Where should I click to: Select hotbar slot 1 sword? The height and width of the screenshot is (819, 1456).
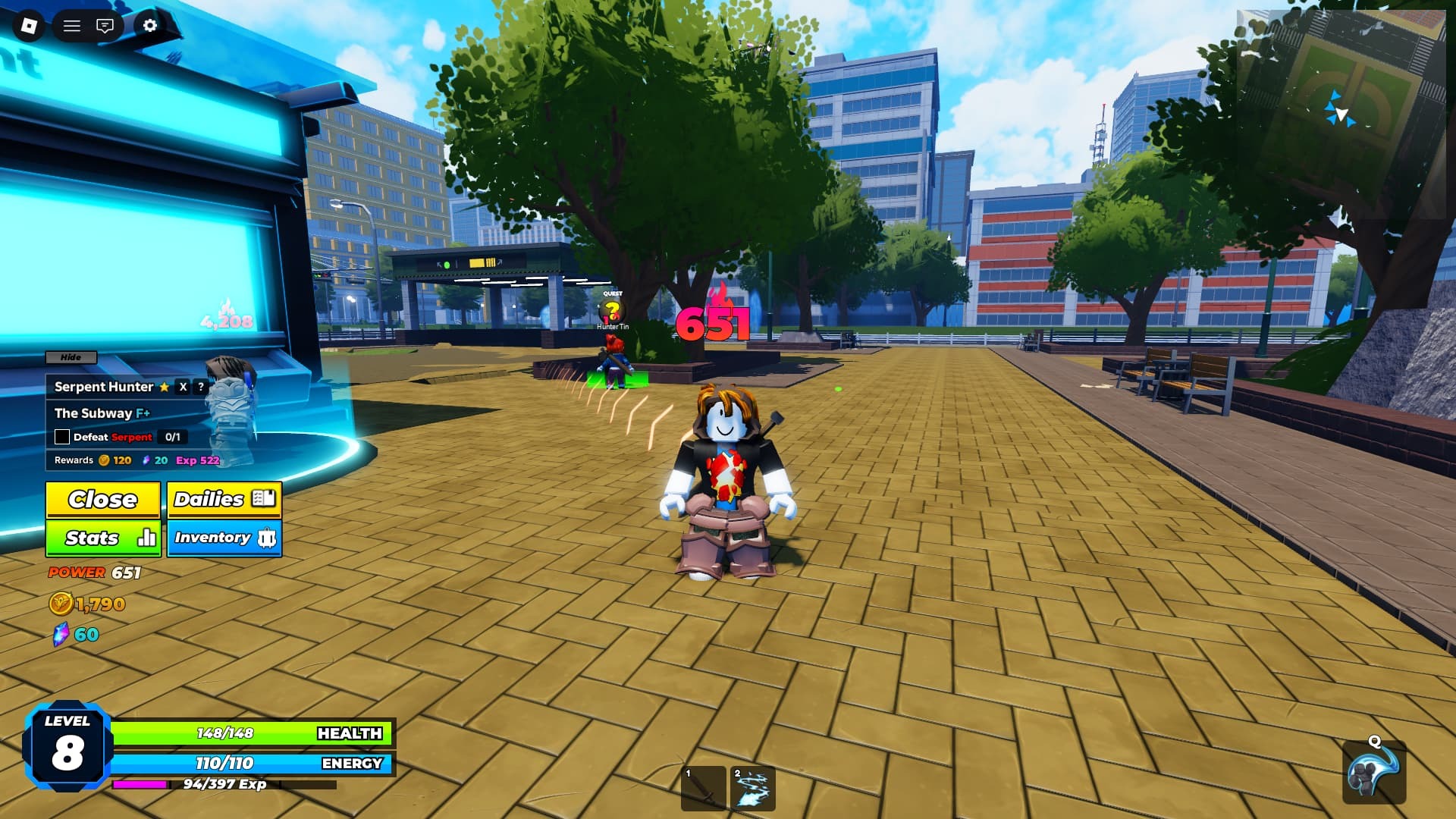[704, 789]
